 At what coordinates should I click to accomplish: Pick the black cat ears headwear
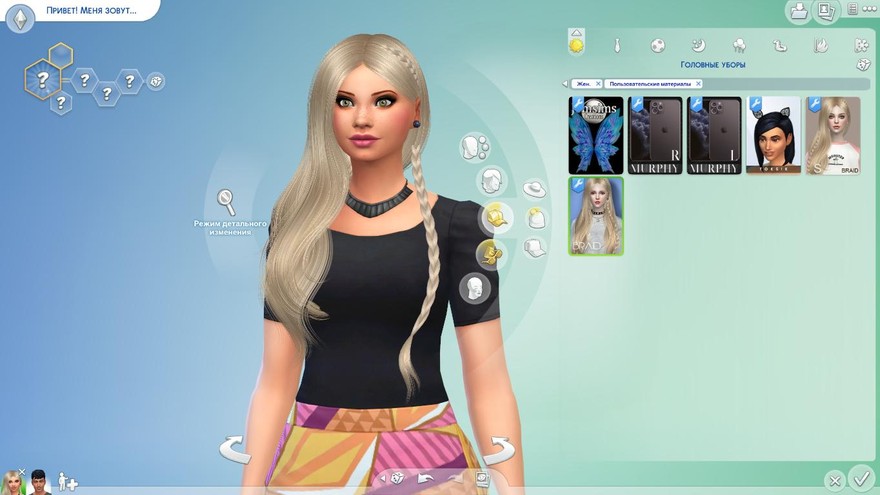[x=773, y=136]
